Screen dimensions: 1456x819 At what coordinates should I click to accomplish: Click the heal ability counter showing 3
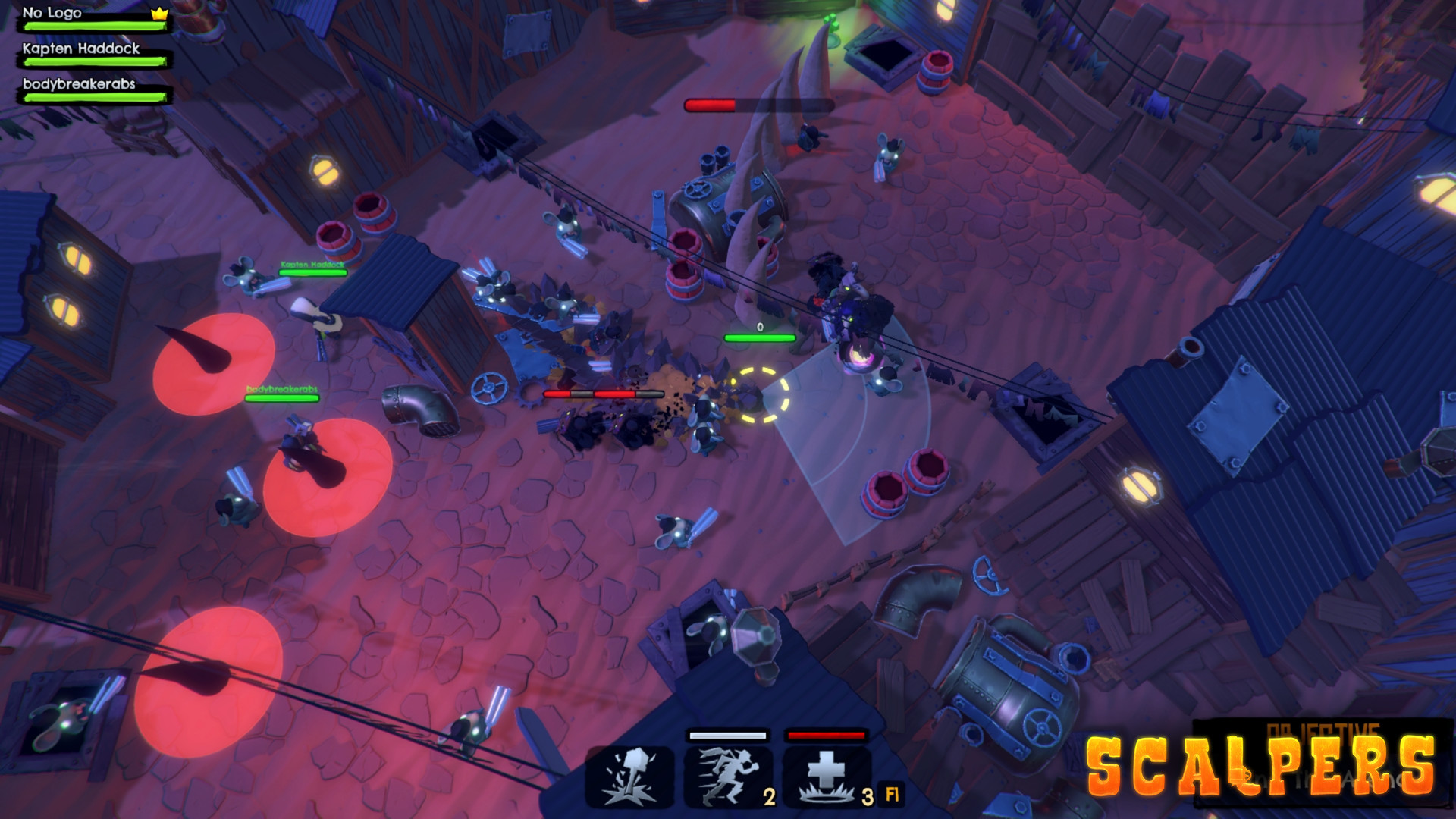pyautogui.click(x=868, y=797)
